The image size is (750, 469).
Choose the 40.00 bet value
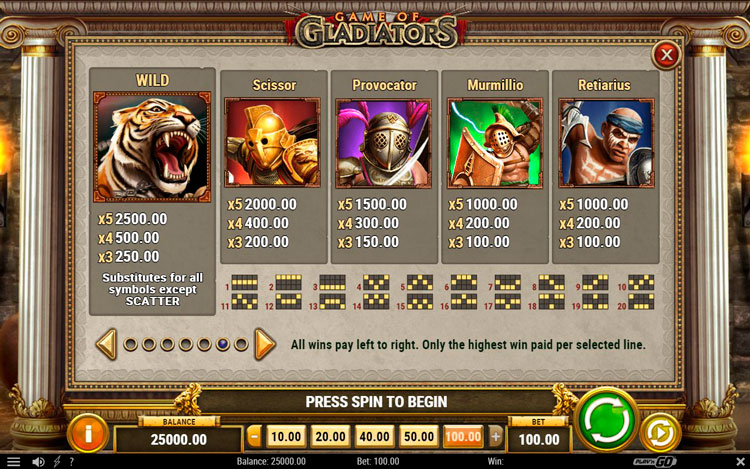374,436
